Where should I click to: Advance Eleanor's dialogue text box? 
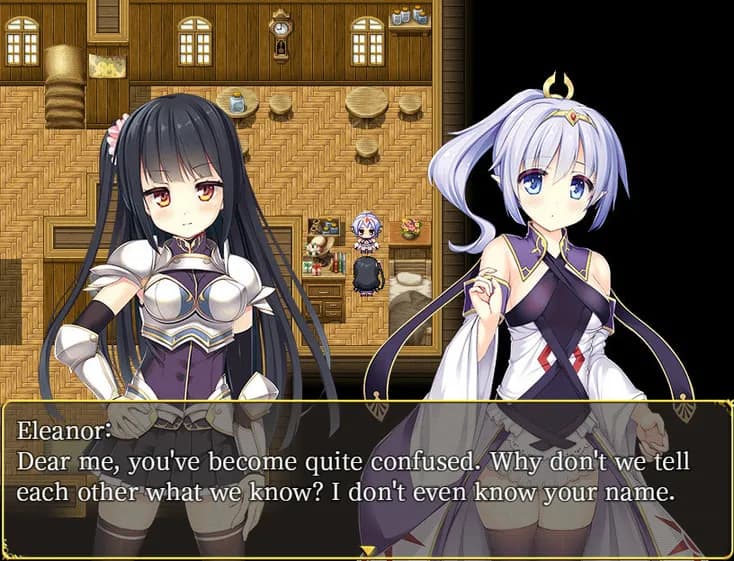tap(366, 478)
